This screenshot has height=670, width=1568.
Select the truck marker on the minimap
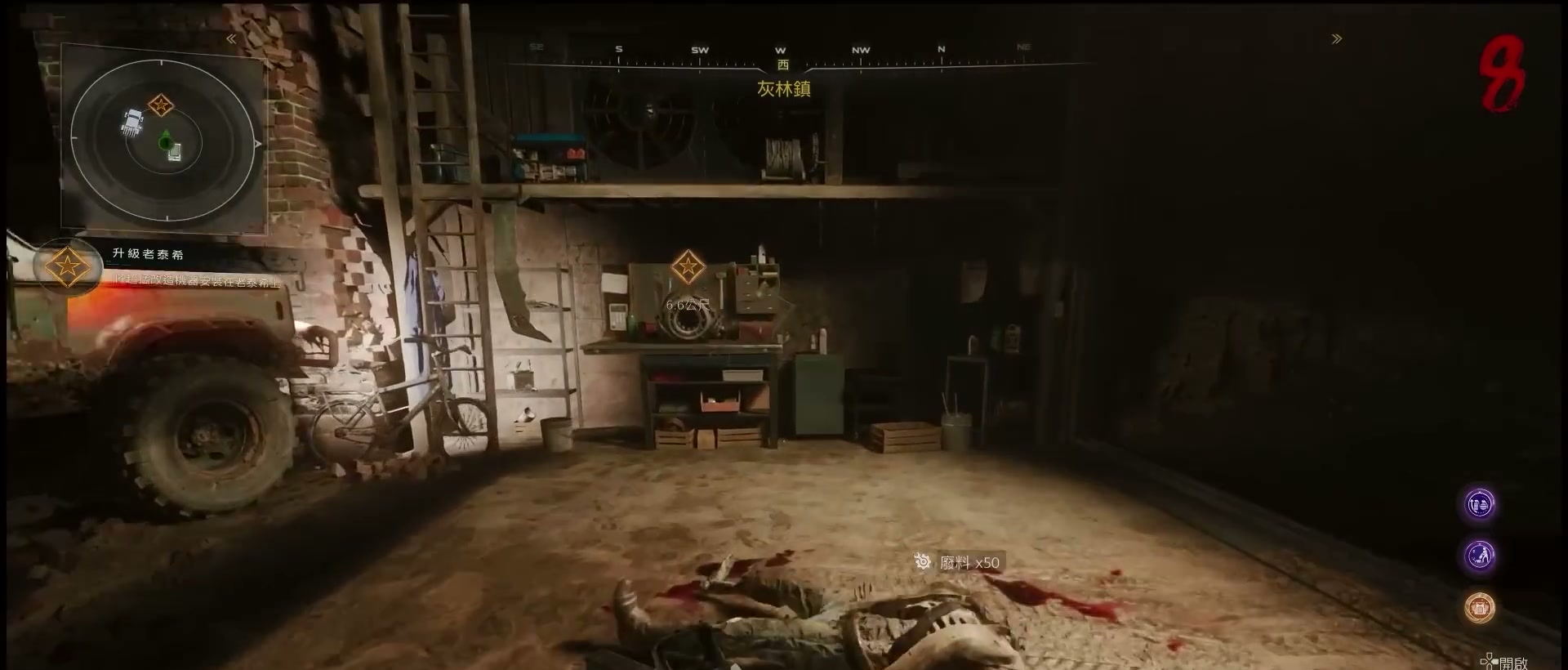coord(133,122)
